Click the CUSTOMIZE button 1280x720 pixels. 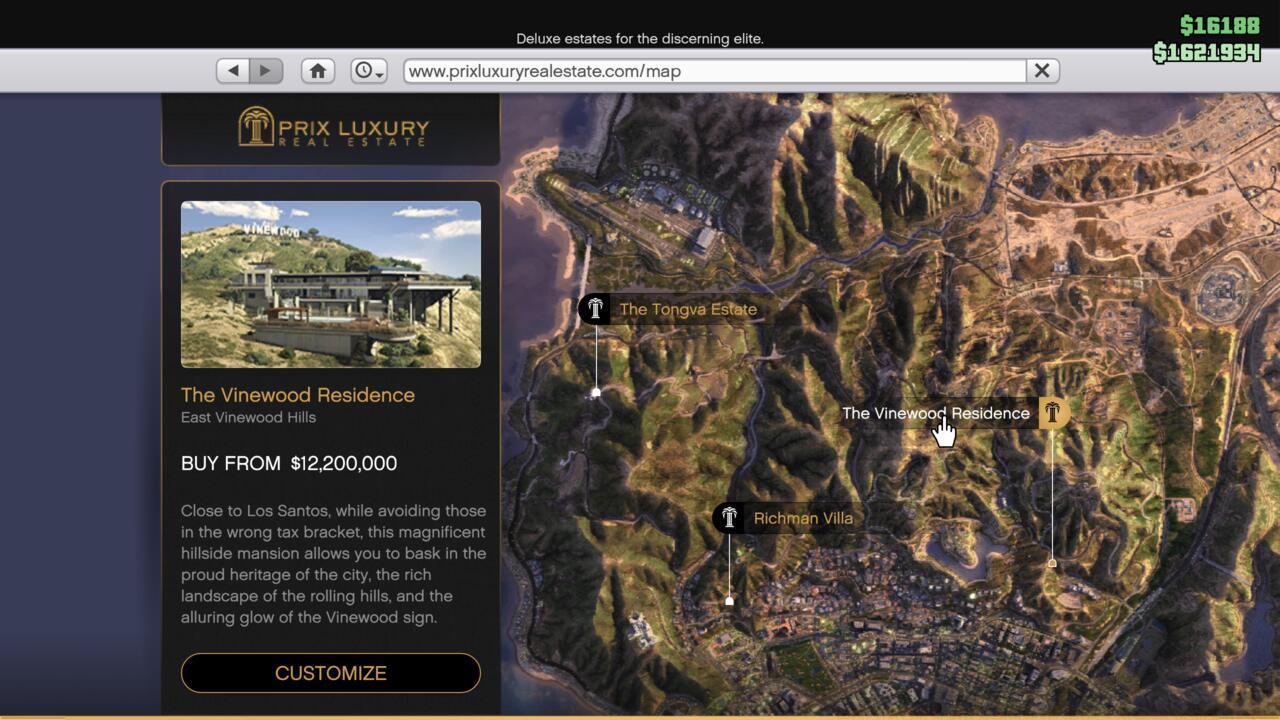pos(330,673)
